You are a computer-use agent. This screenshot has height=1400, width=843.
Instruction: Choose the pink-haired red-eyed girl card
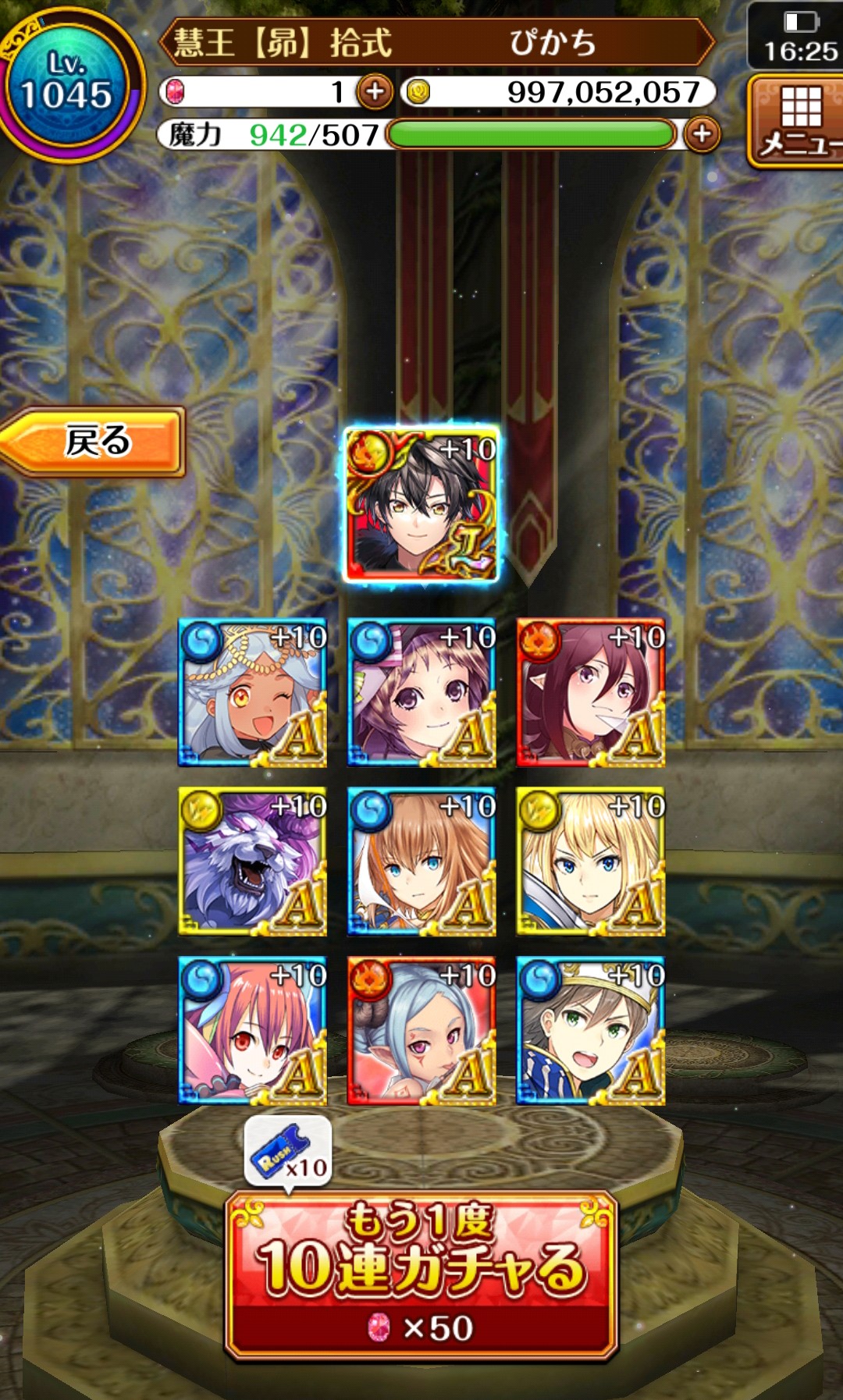(x=252, y=1031)
